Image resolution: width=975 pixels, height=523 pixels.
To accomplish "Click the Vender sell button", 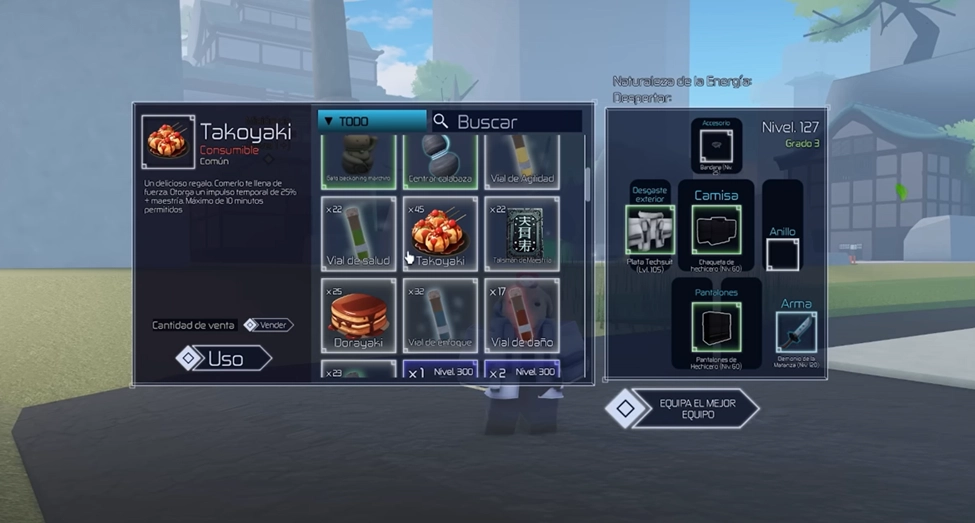I will click(268, 325).
